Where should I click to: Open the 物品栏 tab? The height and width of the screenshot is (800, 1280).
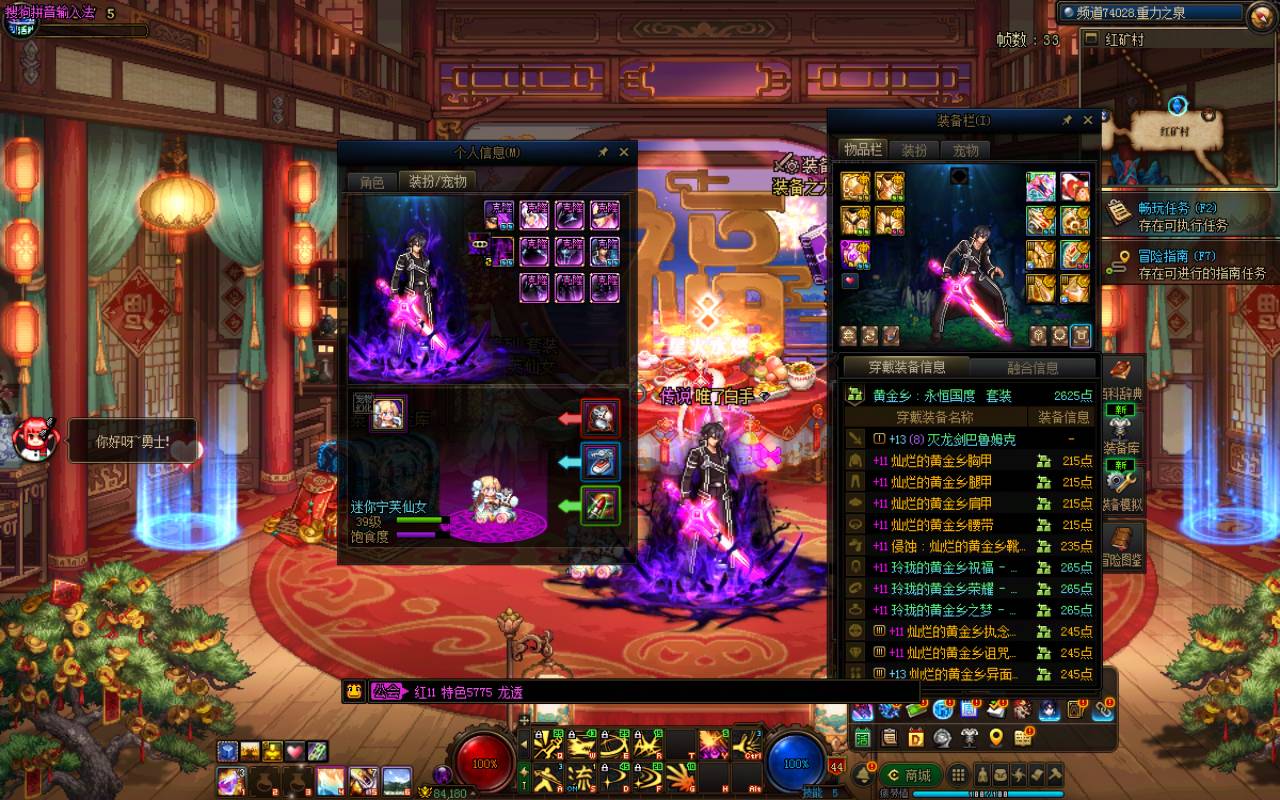863,150
